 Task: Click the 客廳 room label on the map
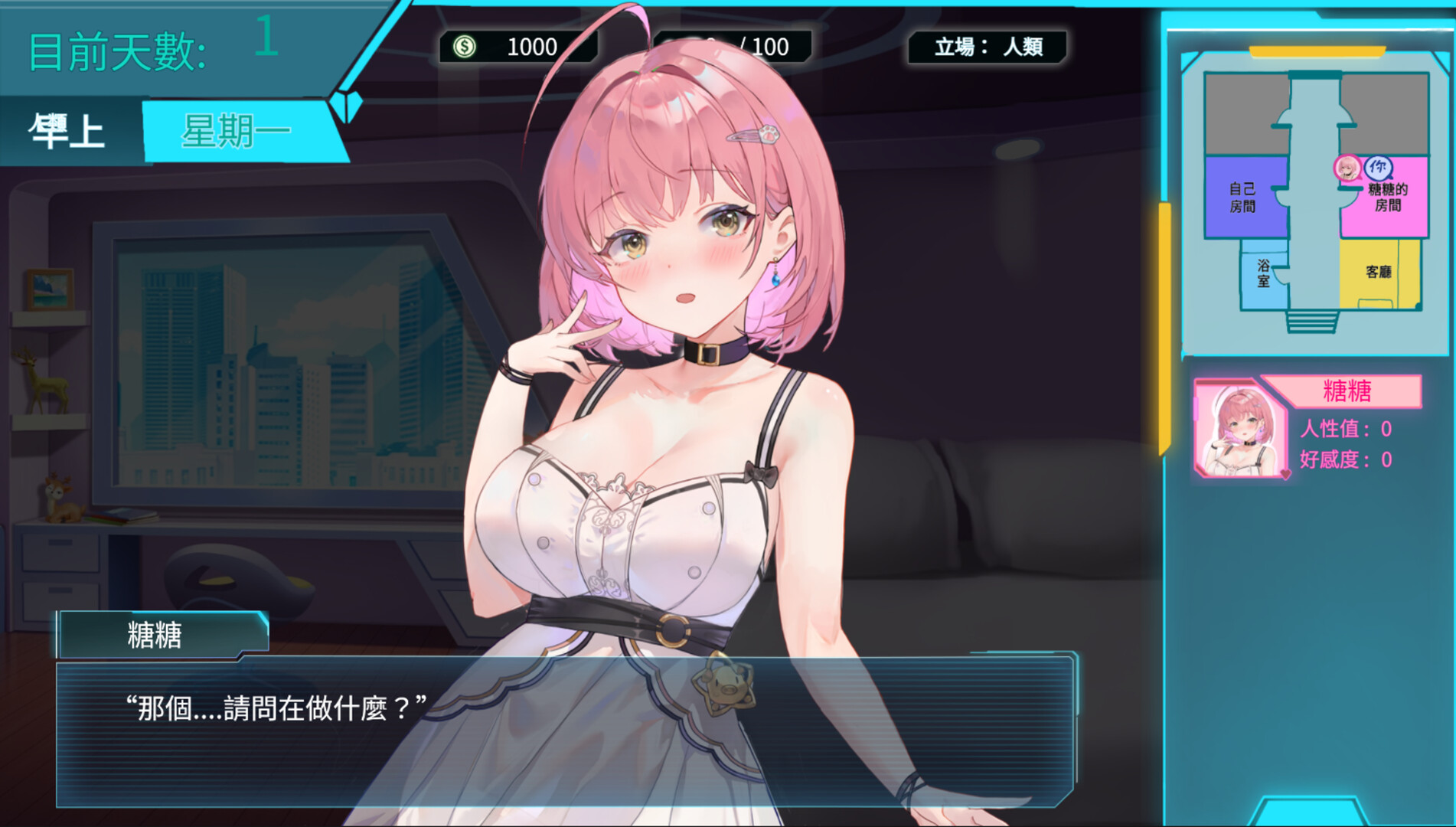point(1379,270)
